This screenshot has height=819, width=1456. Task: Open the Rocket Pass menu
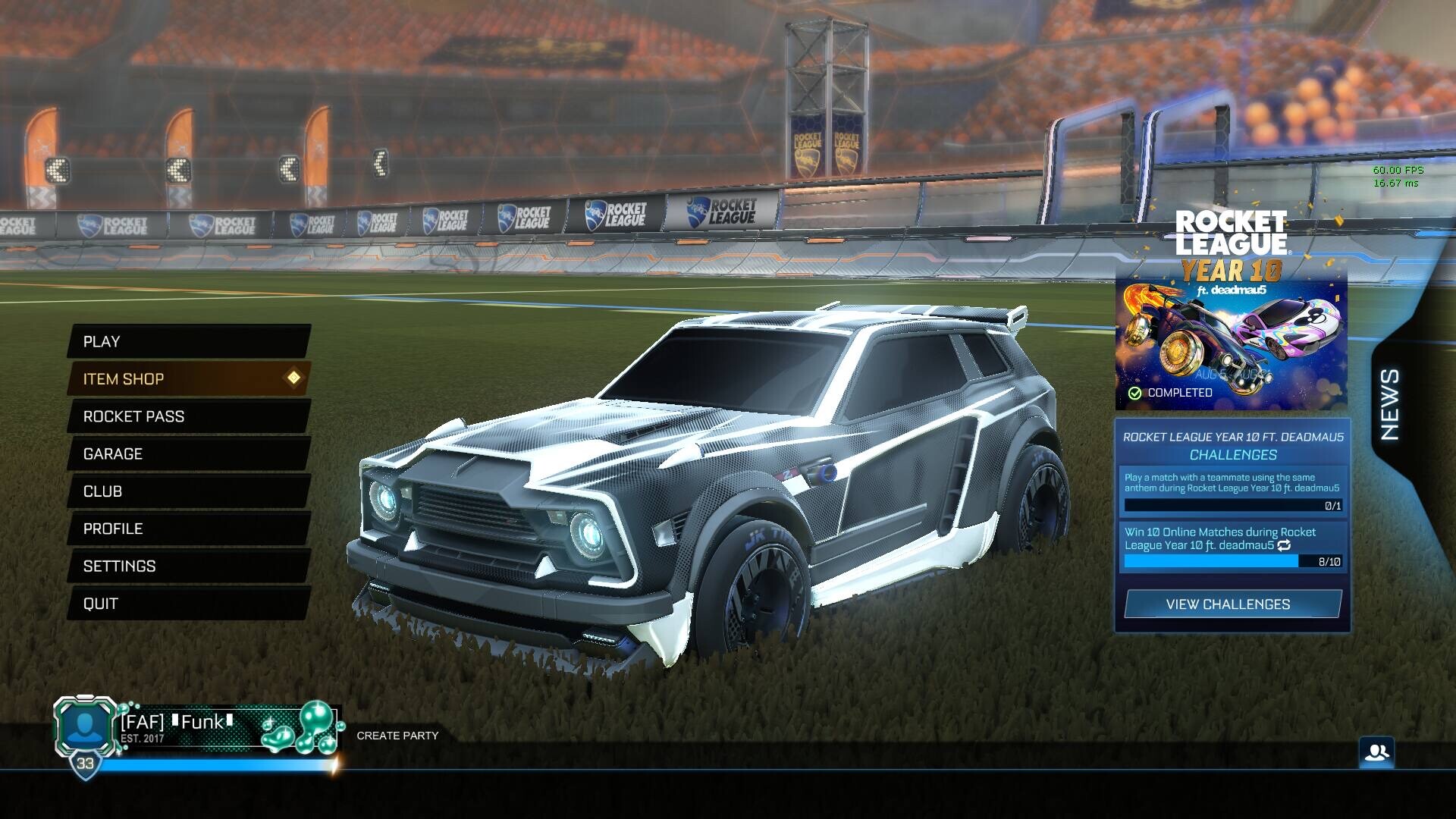188,416
